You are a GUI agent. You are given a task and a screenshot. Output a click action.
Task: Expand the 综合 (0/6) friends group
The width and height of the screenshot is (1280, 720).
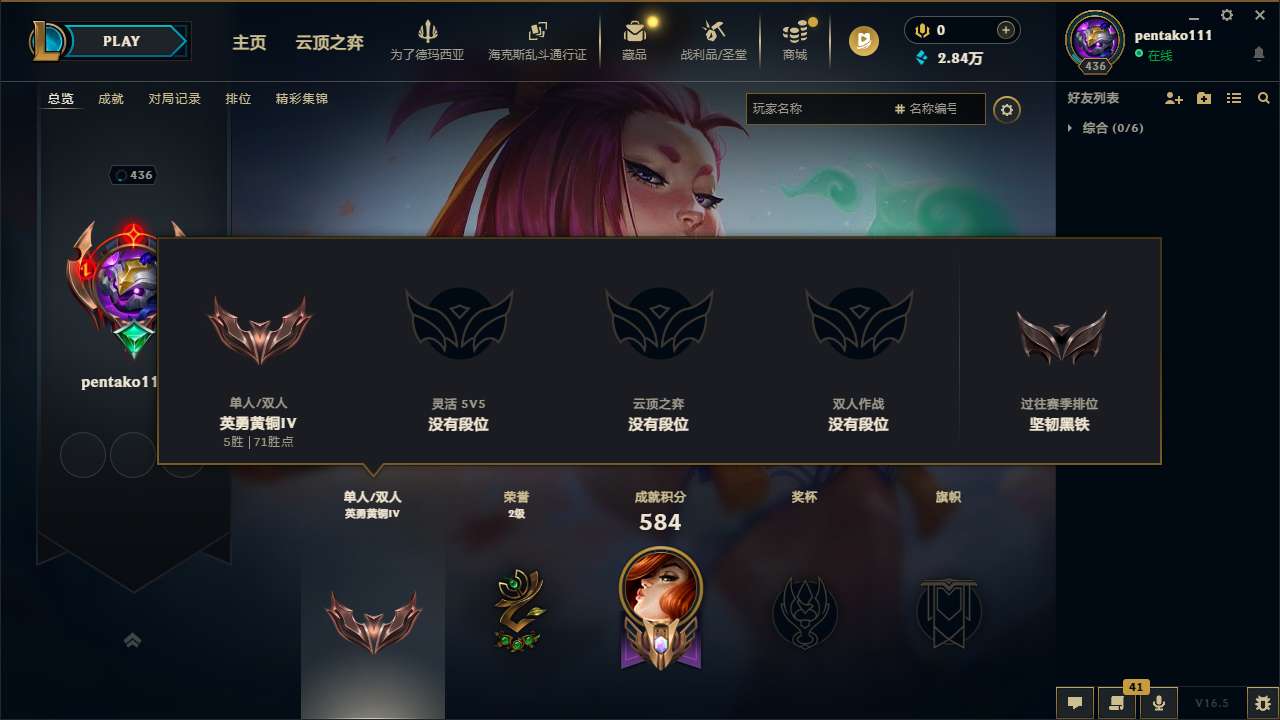[1098, 128]
